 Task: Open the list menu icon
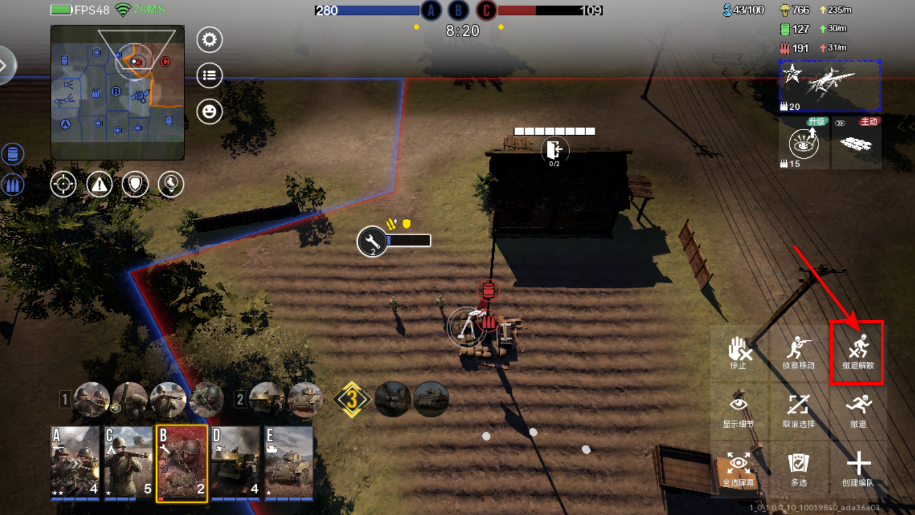click(210, 75)
